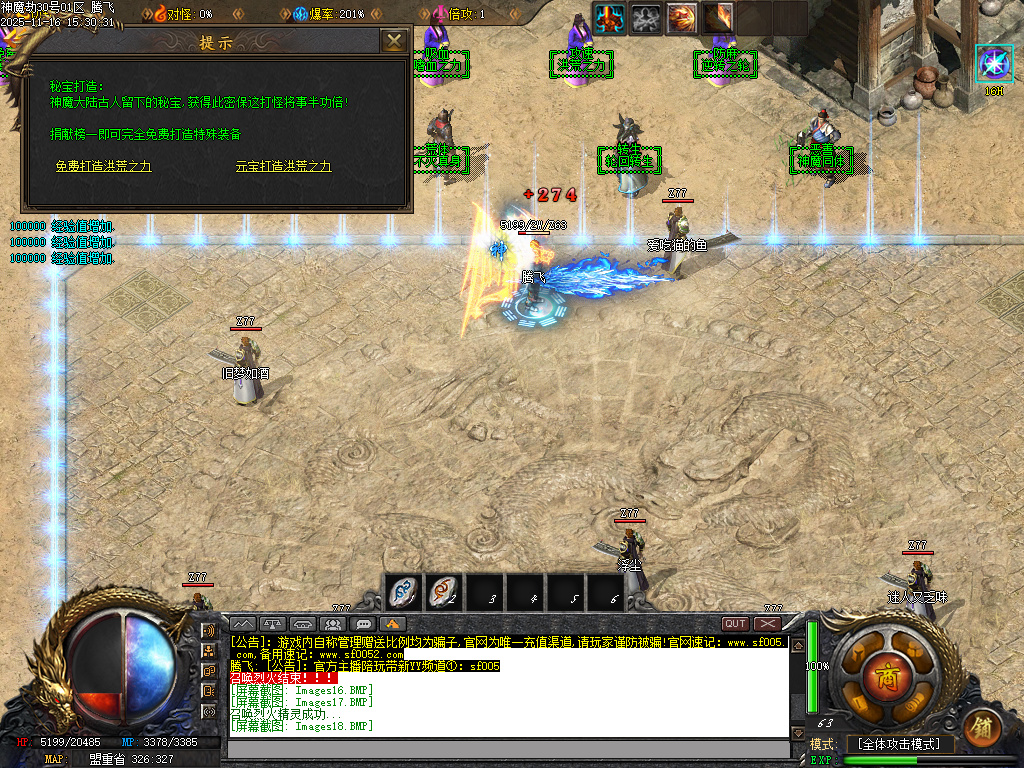The width and height of the screenshot is (1024, 768).
Task: Click the X button beside QUT
Action: 767,624
